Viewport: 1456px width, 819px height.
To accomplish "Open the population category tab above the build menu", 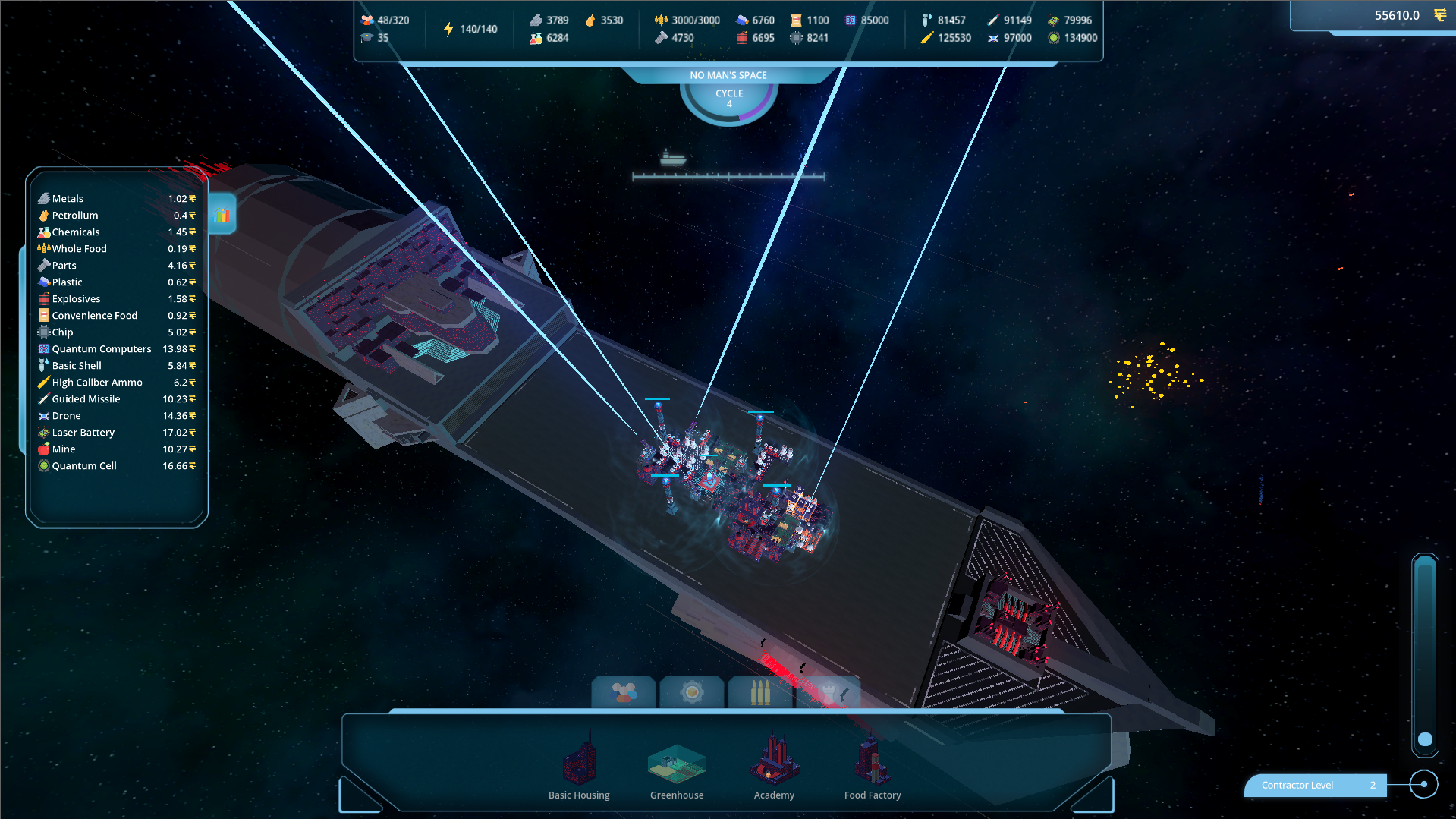I will pyautogui.click(x=623, y=691).
